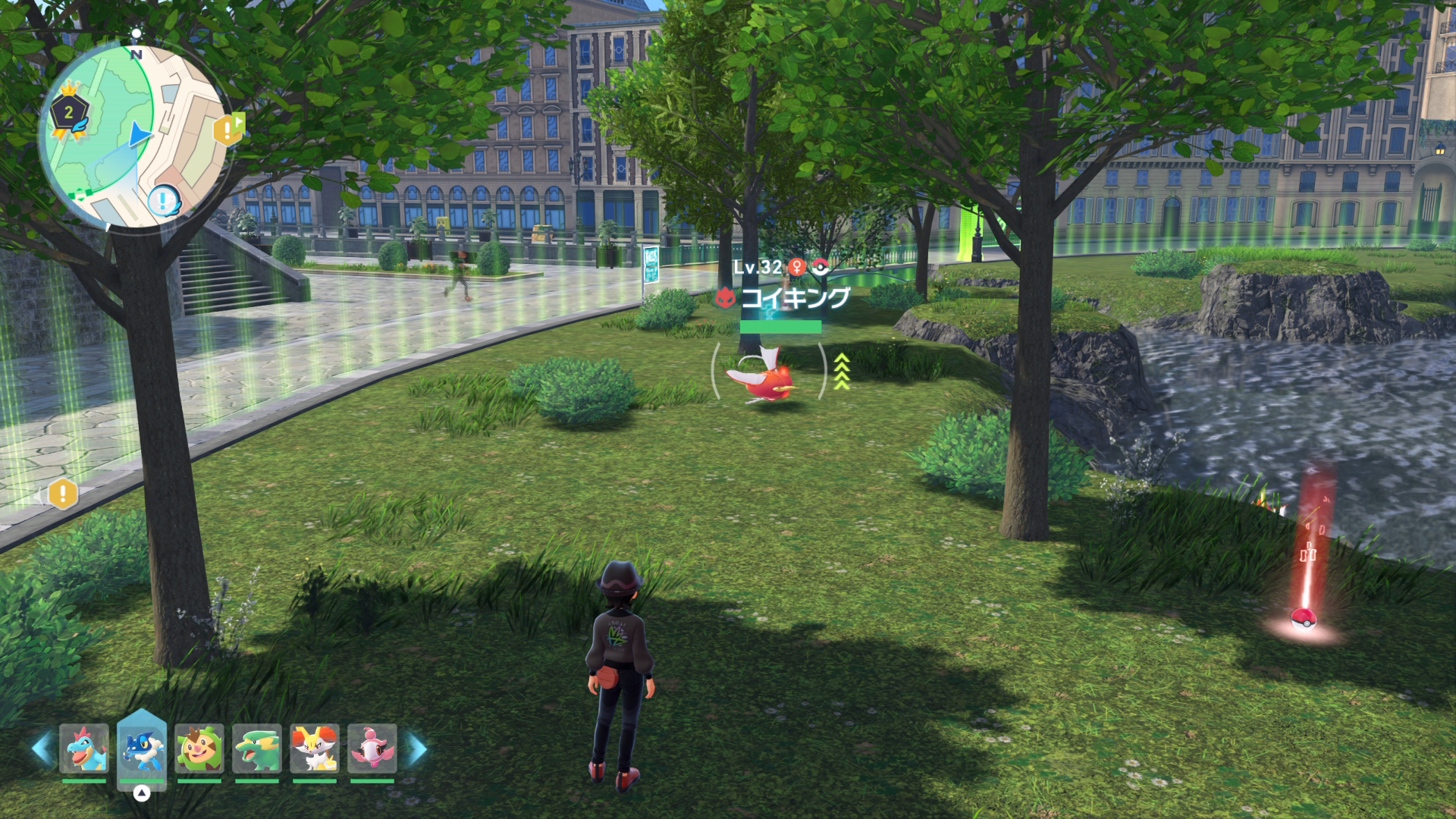Select the pink Spritzee party slot
Image resolution: width=1456 pixels, height=819 pixels.
[372, 748]
